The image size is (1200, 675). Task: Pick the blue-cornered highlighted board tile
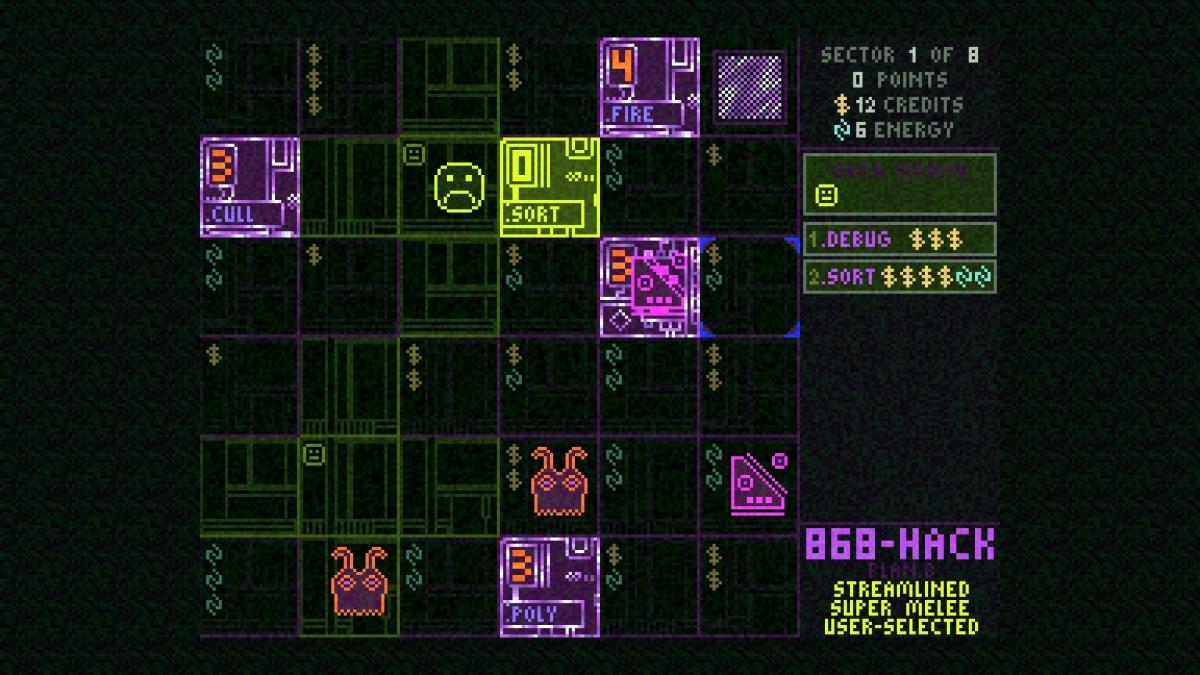[750, 287]
